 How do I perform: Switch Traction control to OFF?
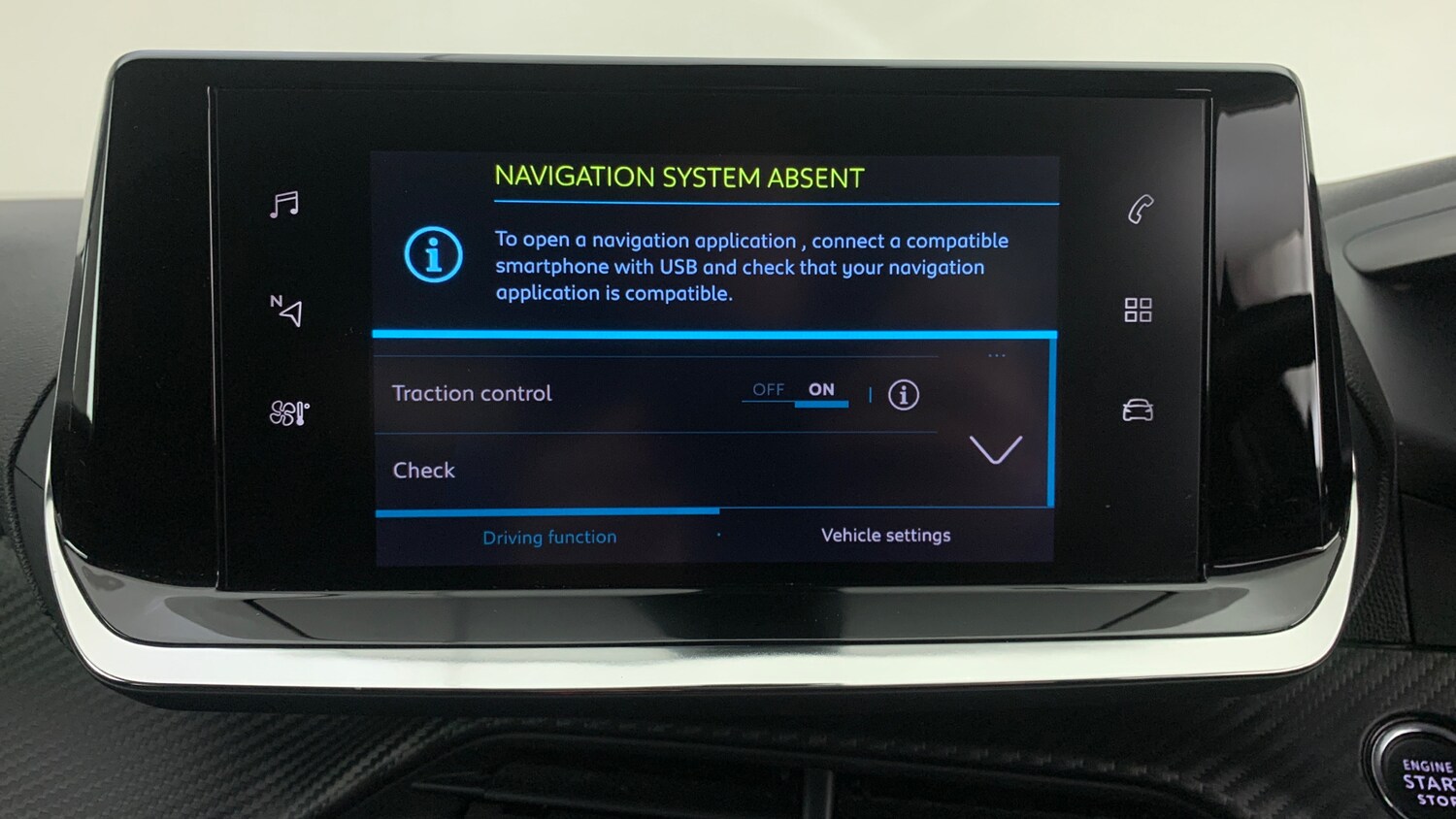(x=769, y=389)
